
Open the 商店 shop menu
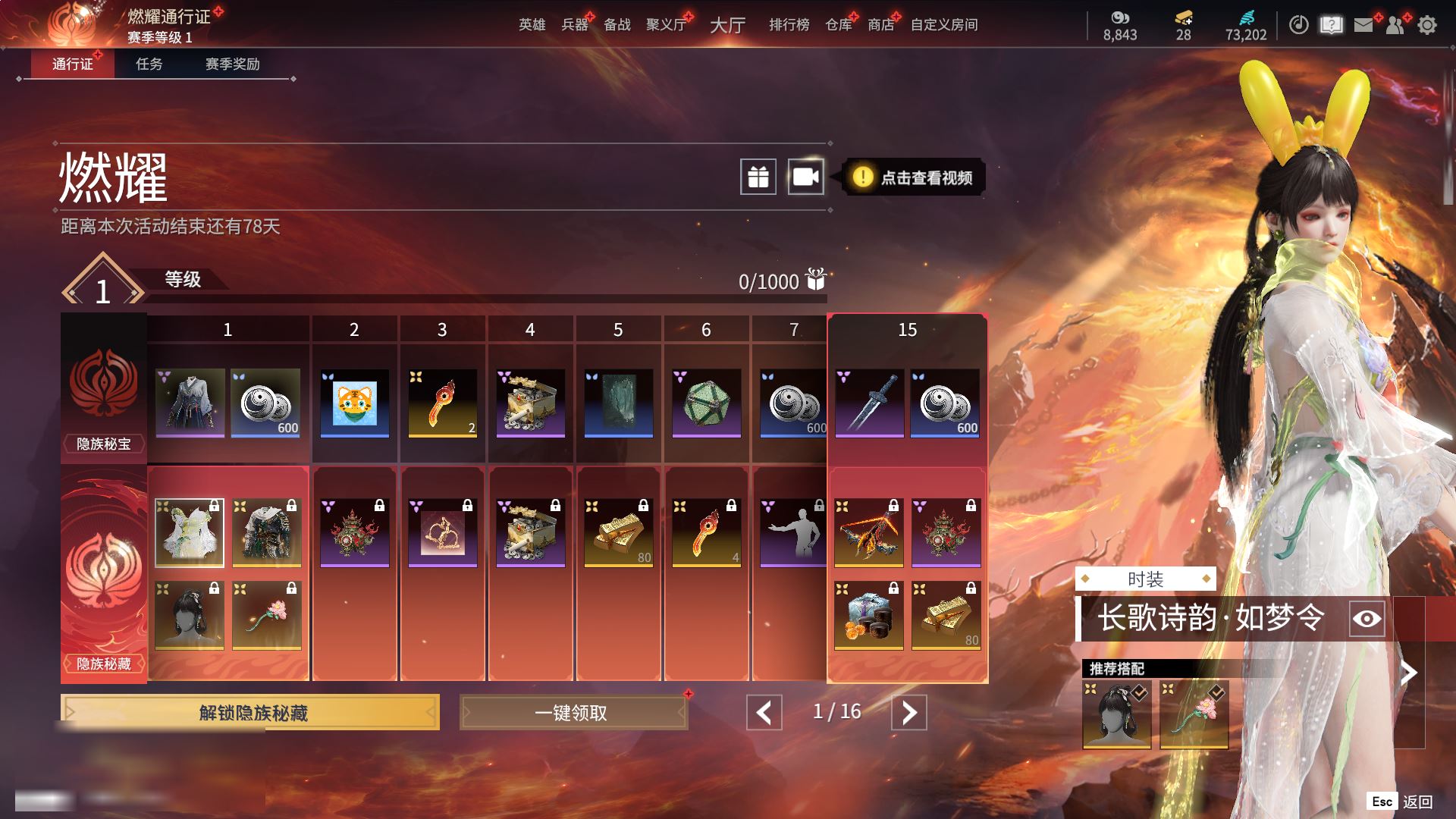click(x=880, y=25)
